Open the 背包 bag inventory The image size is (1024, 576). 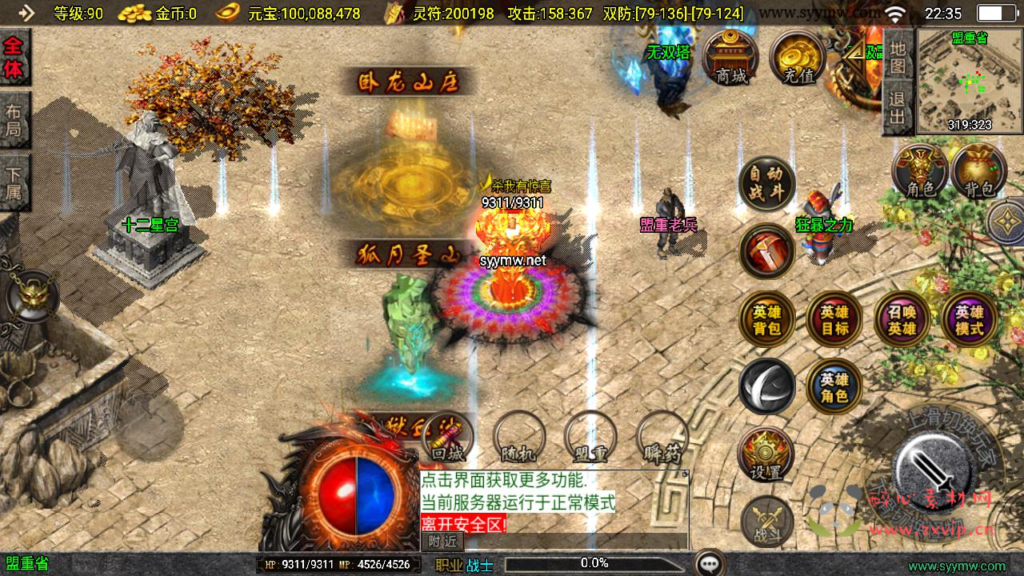[x=979, y=170]
